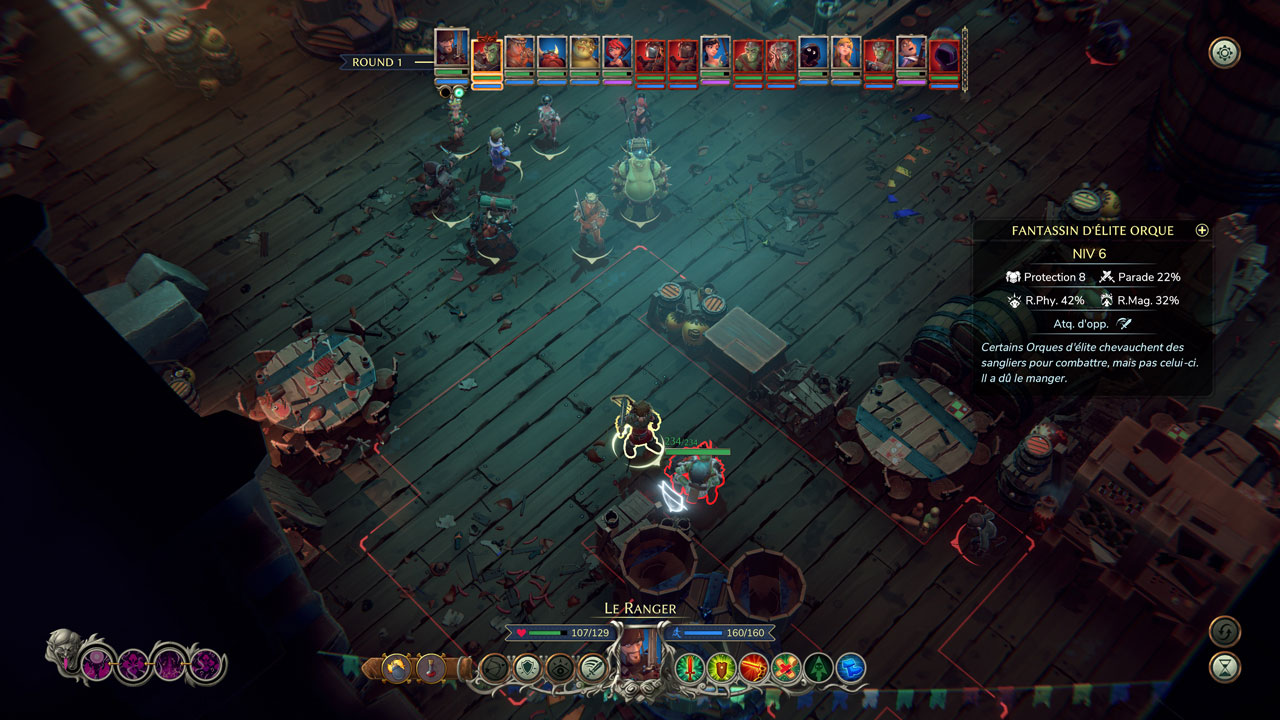Activate the shield defense ability

527,667
